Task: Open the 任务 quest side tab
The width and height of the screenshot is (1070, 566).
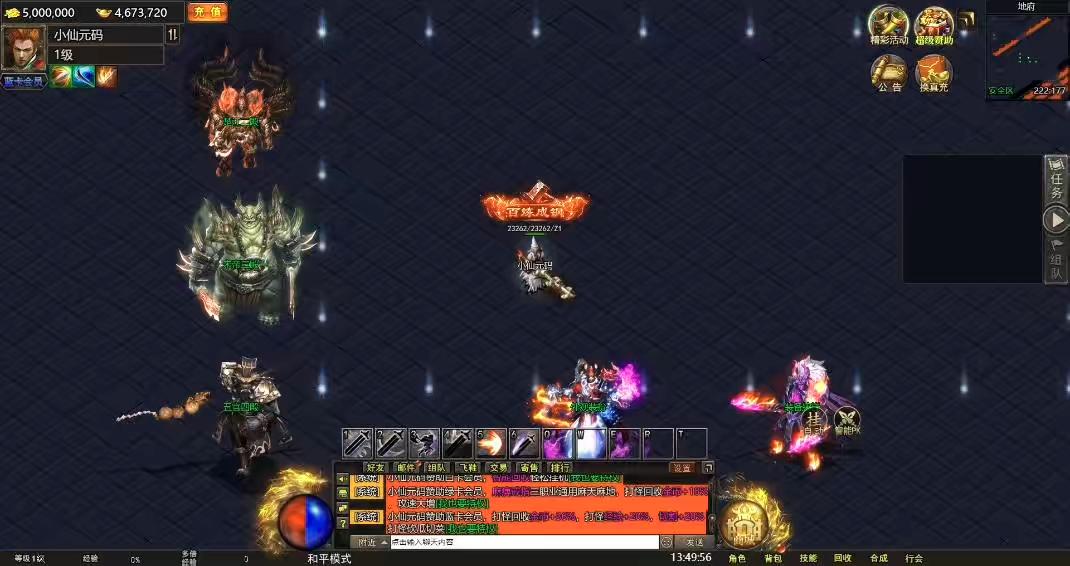Action: 1056,180
